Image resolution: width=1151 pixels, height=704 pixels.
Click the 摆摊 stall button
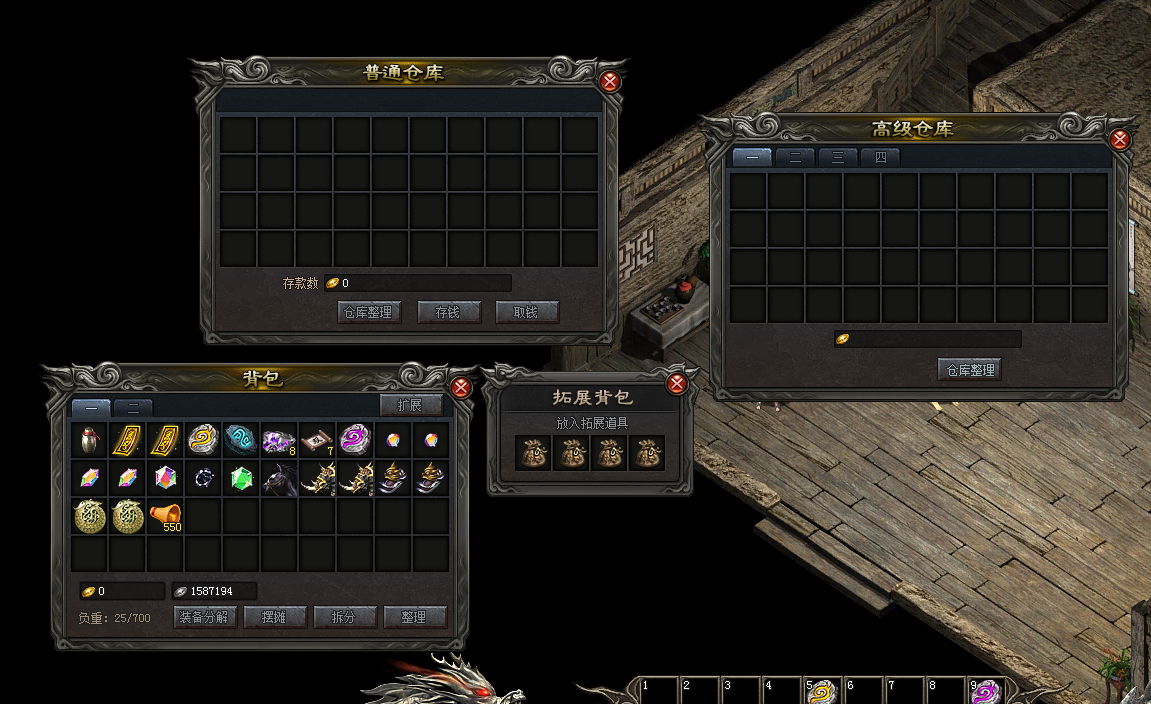tap(274, 617)
